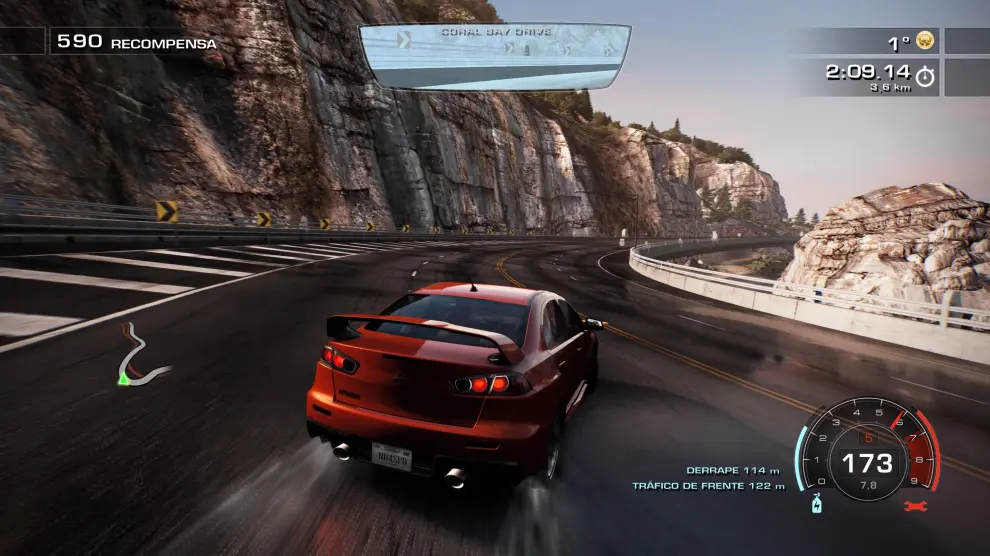Activate the nitrous bottle icon
The image size is (990, 556).
817,505
